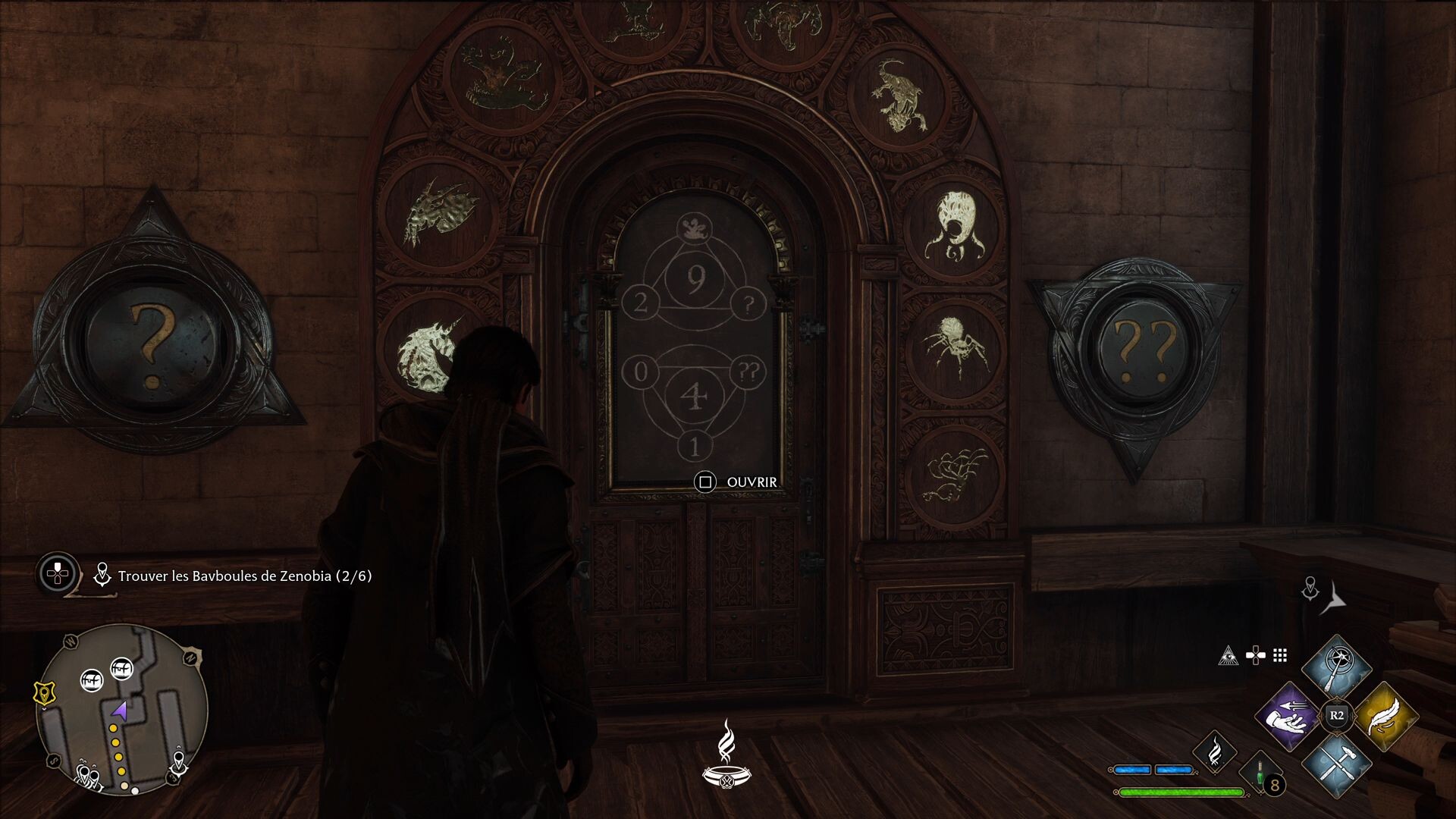The height and width of the screenshot is (819, 1456).
Task: Click the yellow shield marker on the minimap edge
Action: click(x=44, y=694)
